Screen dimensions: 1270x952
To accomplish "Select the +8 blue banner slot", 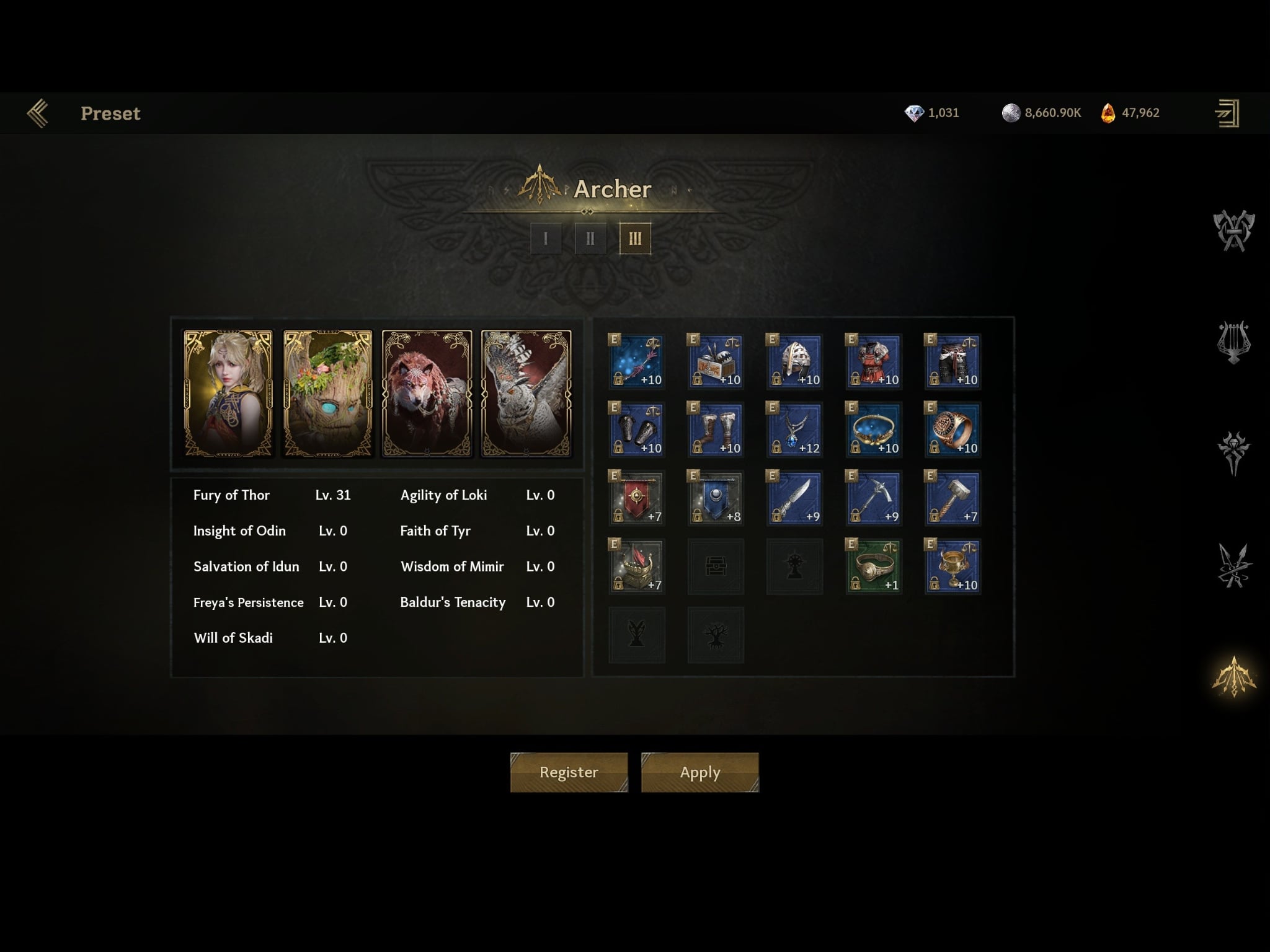I will pyautogui.click(x=716, y=498).
